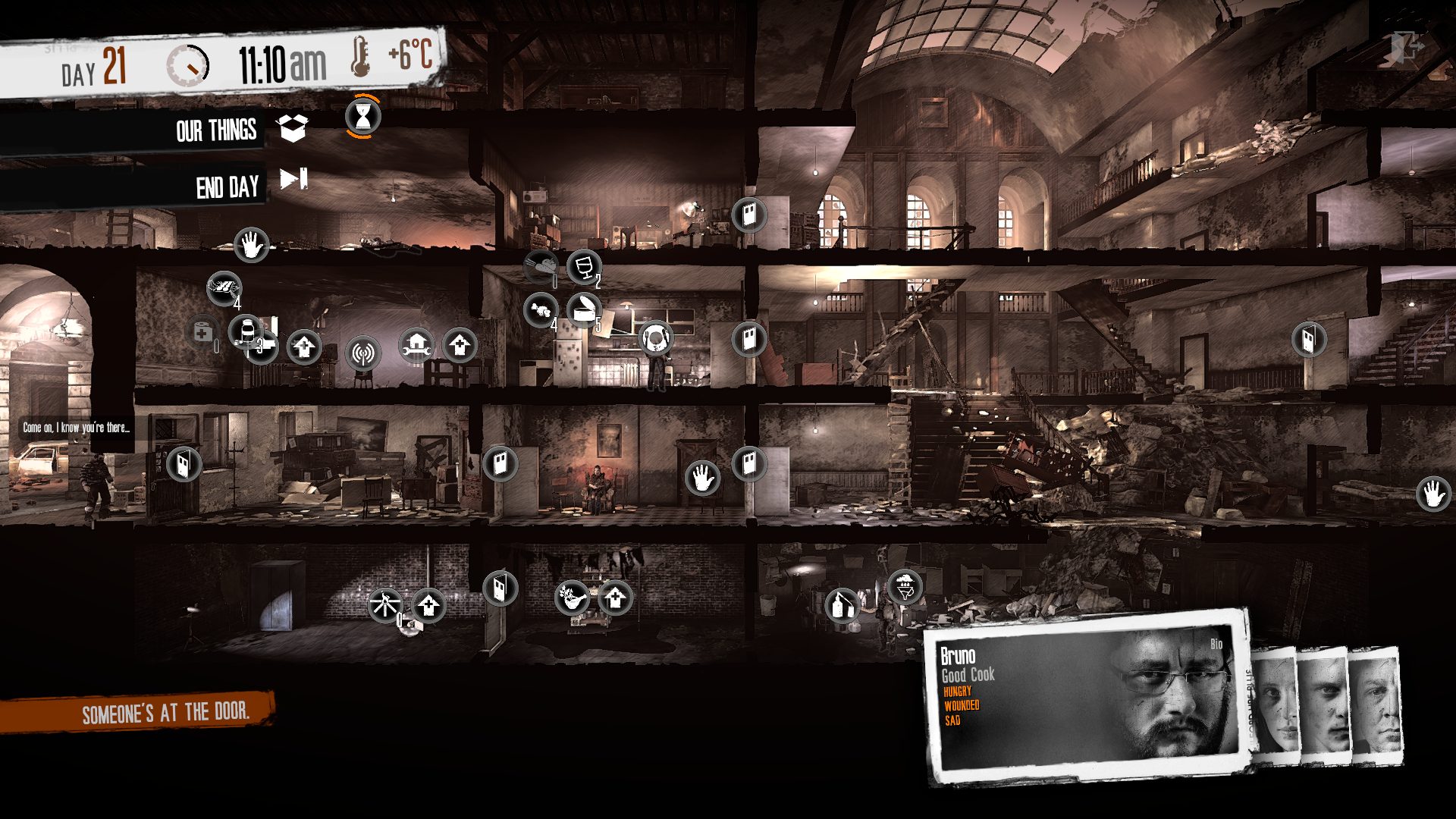Screen dimensions: 1456x819
Task: Open the workshop wrench-and-house icon
Action: coord(416,346)
